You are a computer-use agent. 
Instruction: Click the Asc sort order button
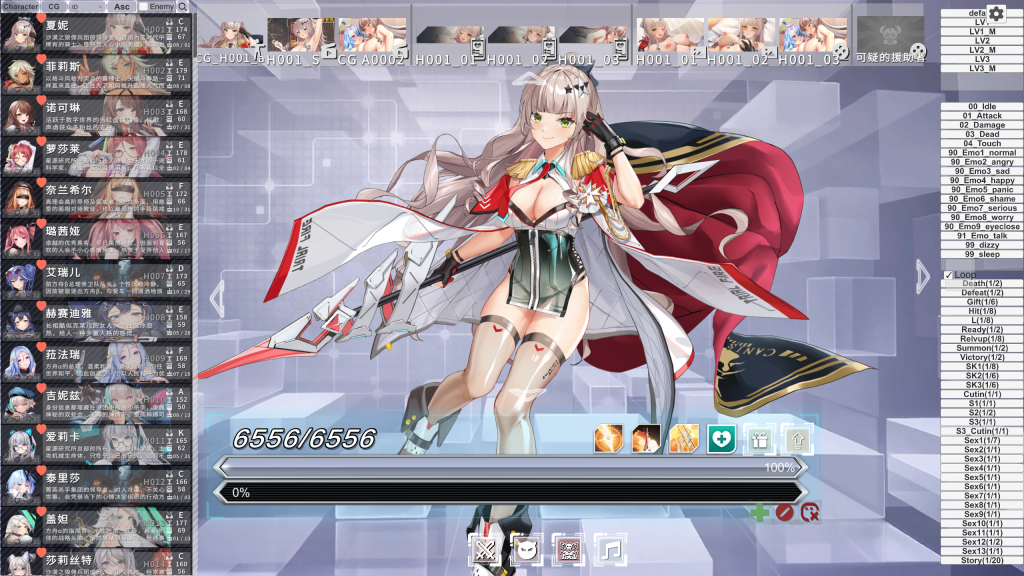[x=121, y=7]
